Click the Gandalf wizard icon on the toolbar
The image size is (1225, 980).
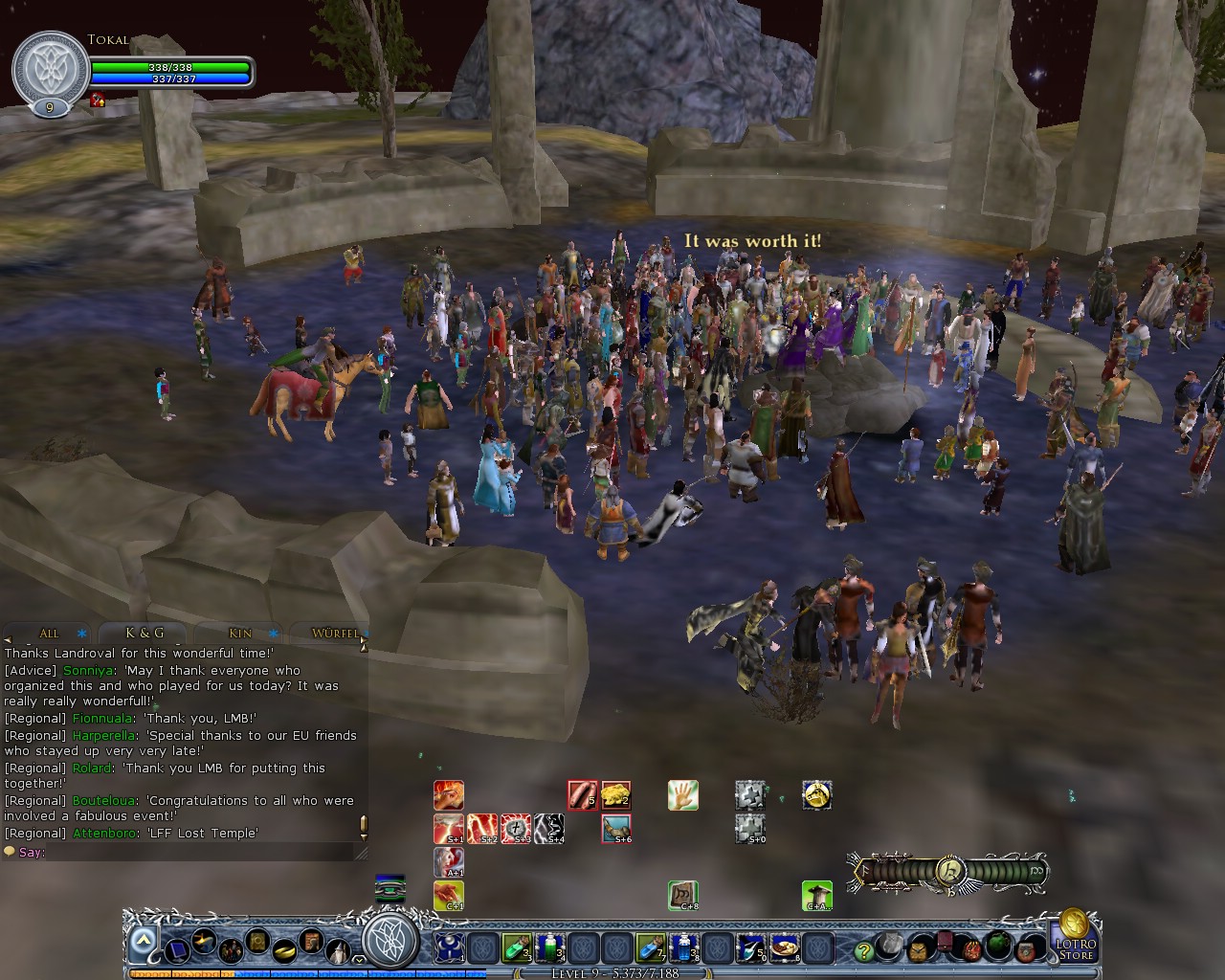pyautogui.click(x=336, y=952)
